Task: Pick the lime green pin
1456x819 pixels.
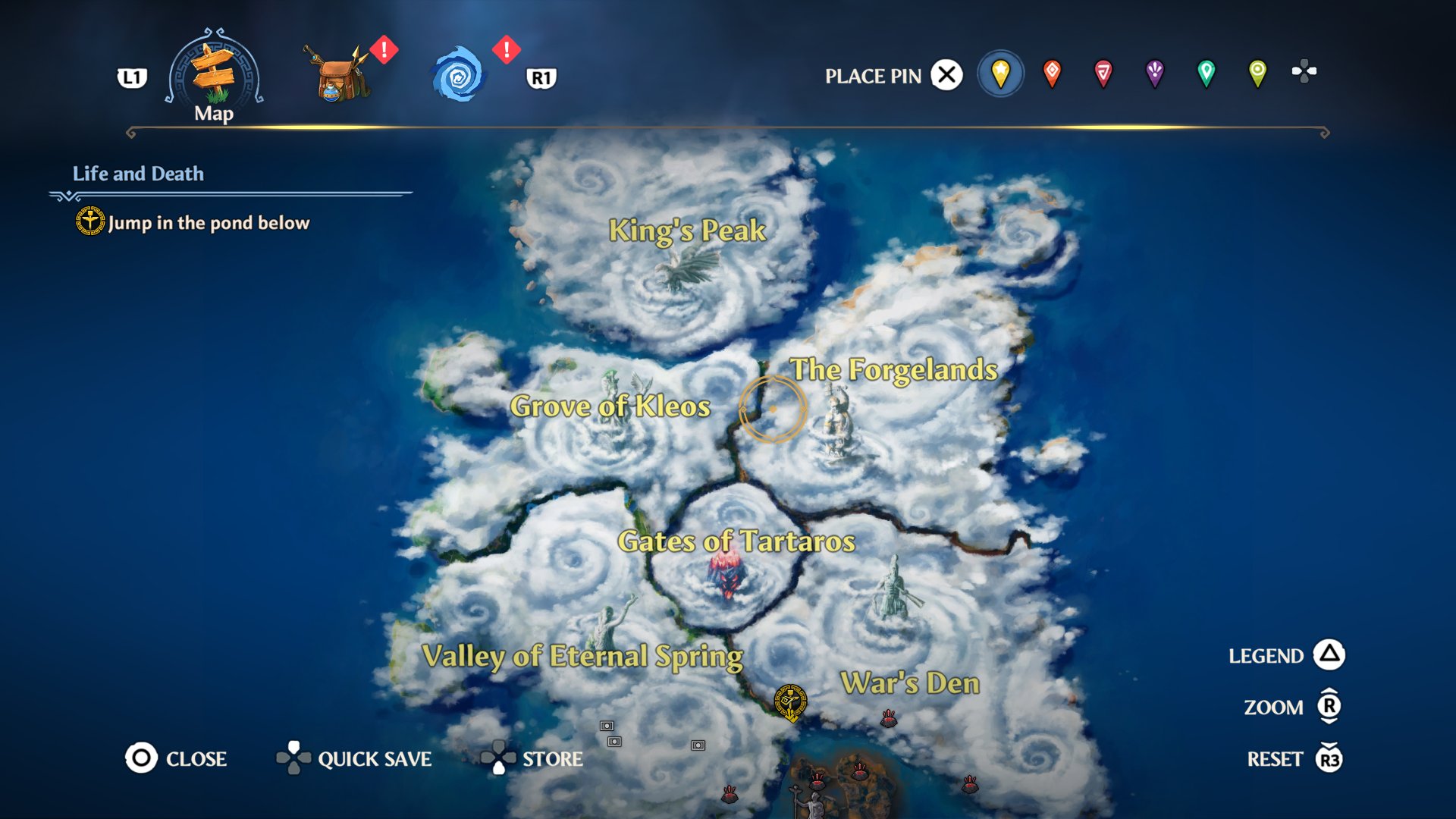Action: [x=1257, y=74]
